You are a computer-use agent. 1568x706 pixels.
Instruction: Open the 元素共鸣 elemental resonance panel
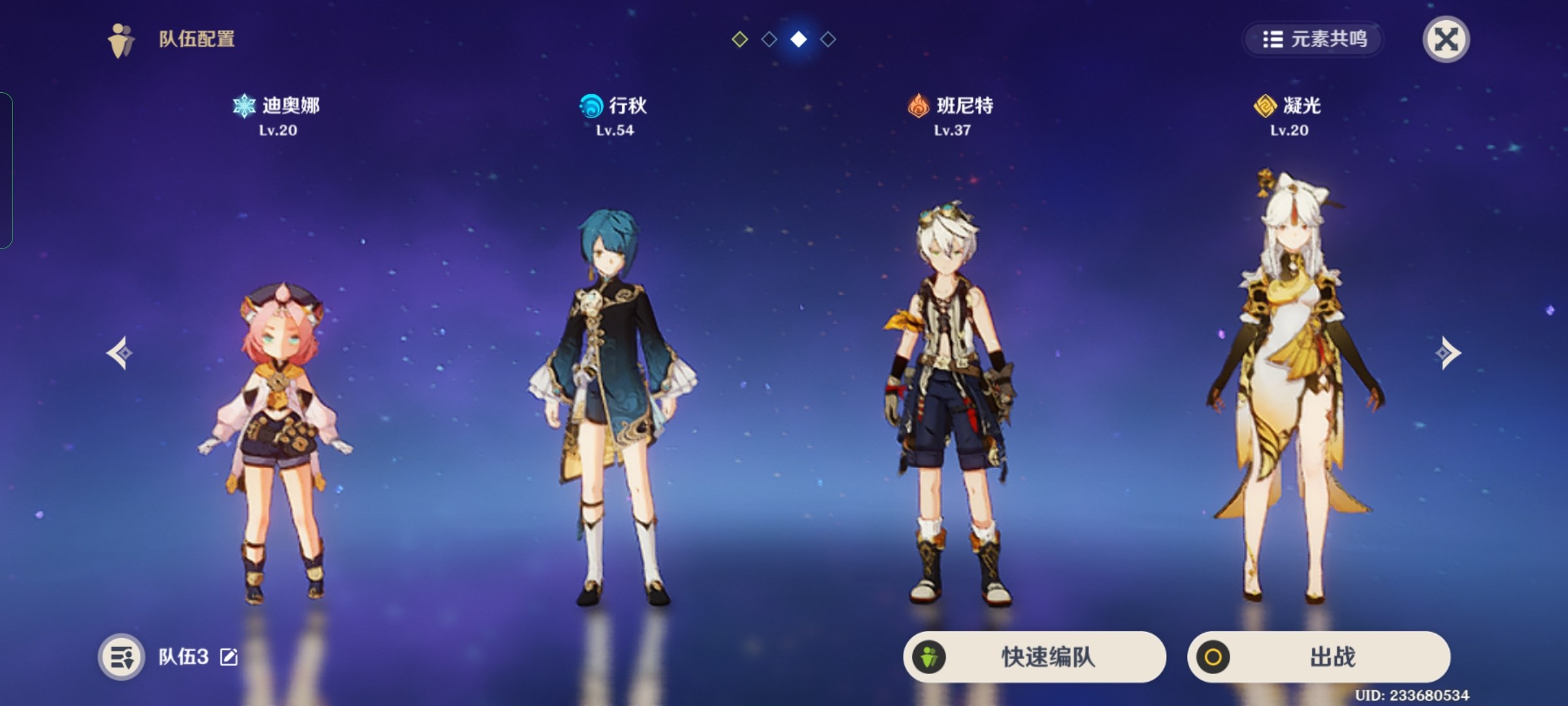(x=1314, y=39)
